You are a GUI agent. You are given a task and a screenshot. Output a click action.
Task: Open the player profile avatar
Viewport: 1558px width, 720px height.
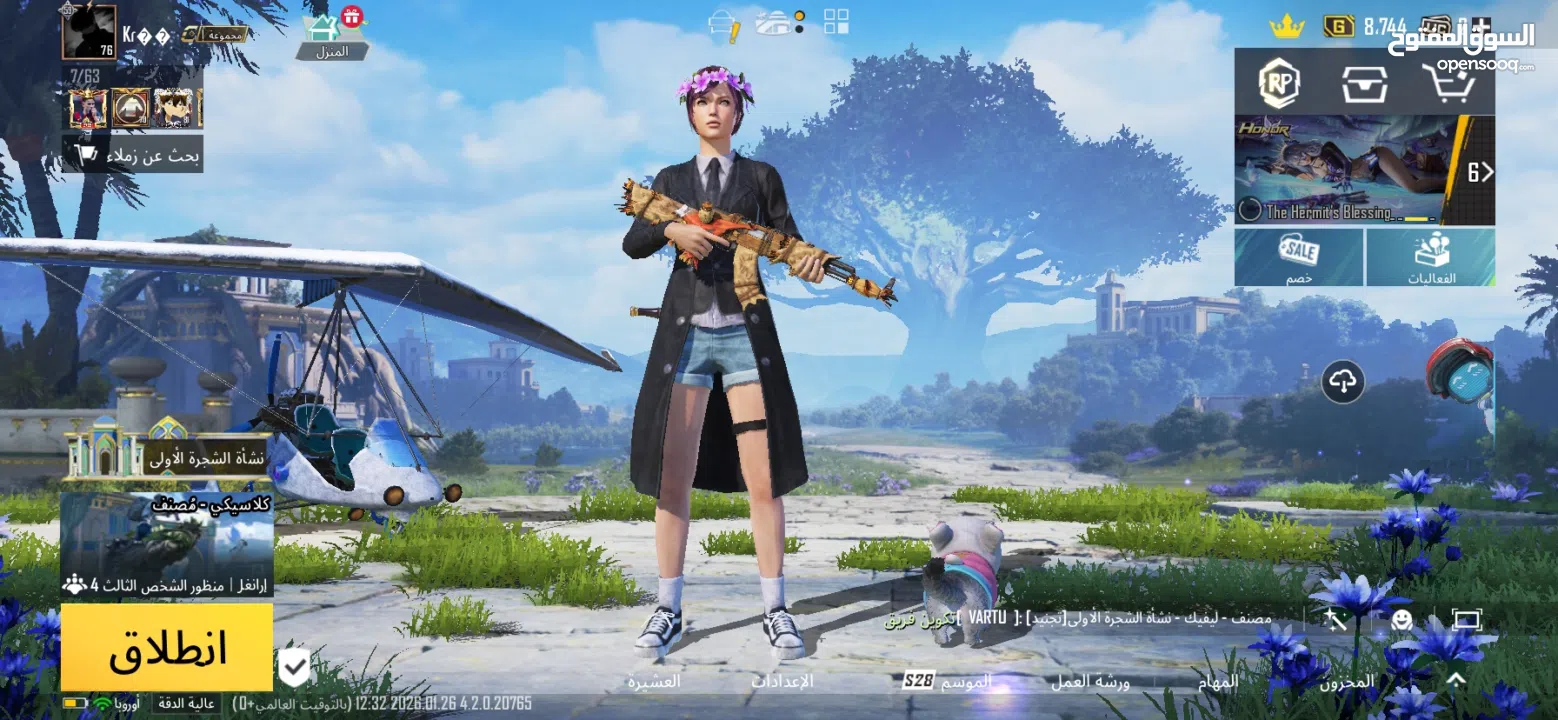pyautogui.click(x=89, y=32)
